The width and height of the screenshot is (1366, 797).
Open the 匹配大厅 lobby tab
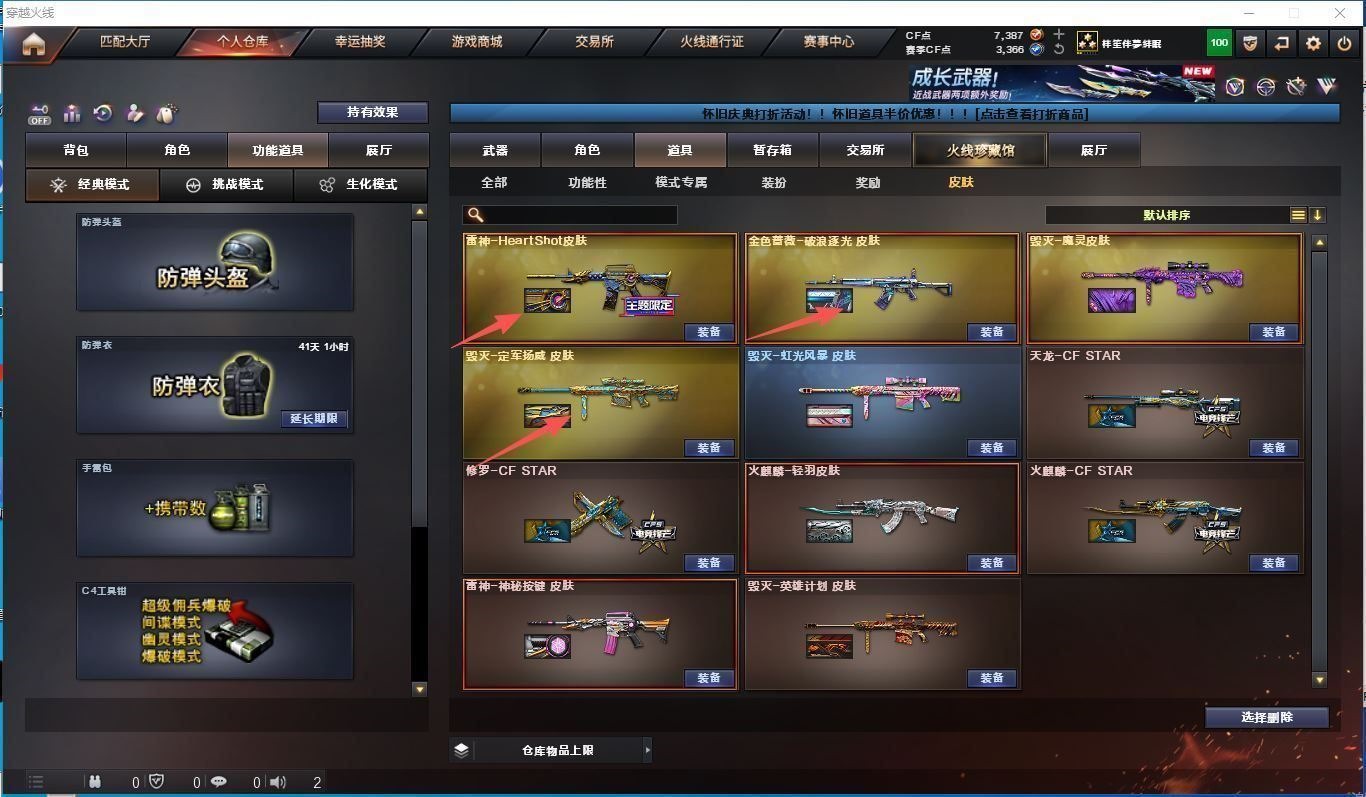125,42
